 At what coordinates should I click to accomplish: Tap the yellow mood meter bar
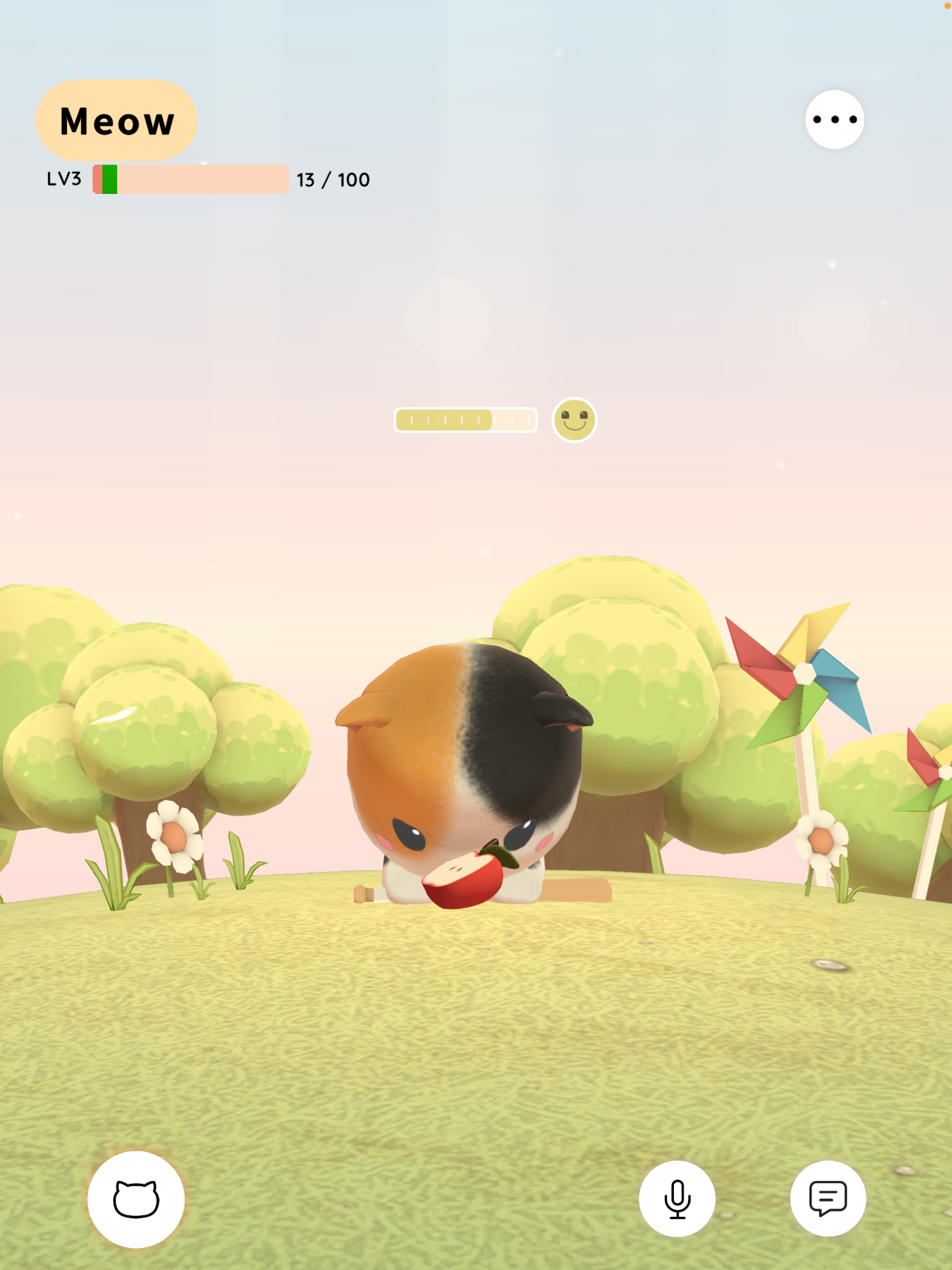(465, 419)
